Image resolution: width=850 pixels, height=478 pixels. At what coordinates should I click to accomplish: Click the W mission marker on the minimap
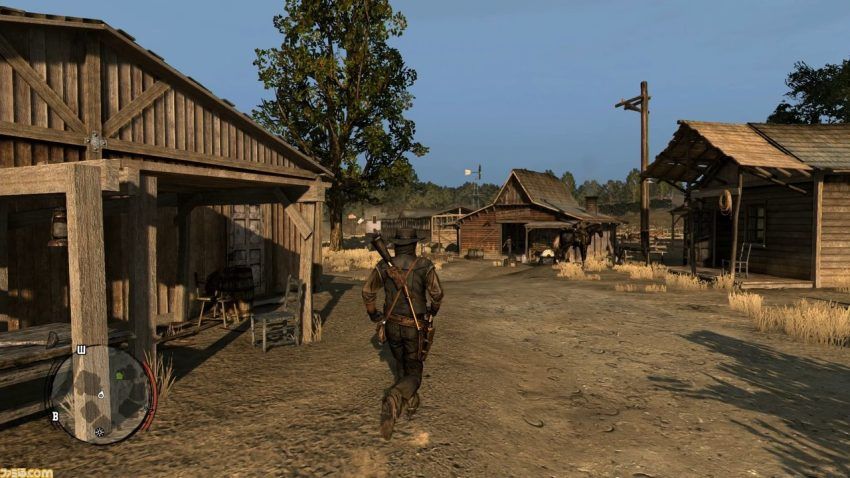81,350
